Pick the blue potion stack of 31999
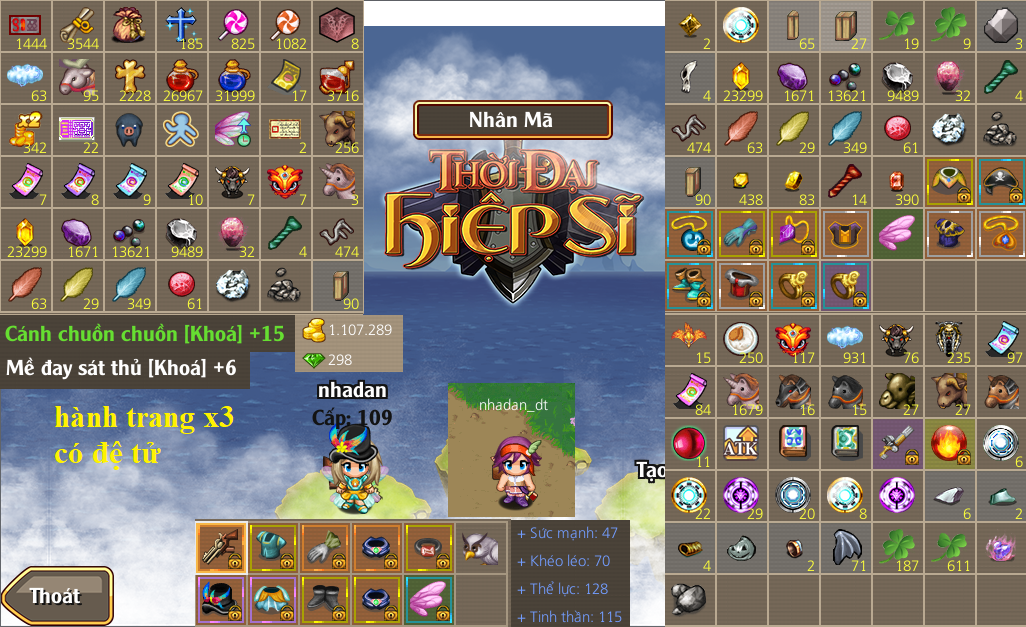 click(x=234, y=78)
